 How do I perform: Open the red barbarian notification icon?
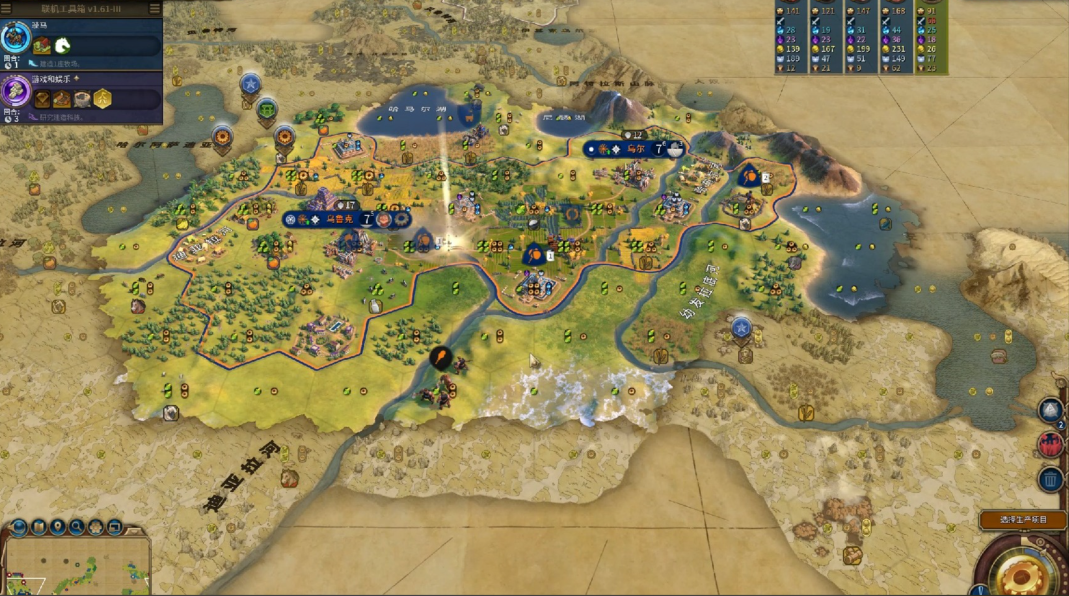click(1050, 445)
